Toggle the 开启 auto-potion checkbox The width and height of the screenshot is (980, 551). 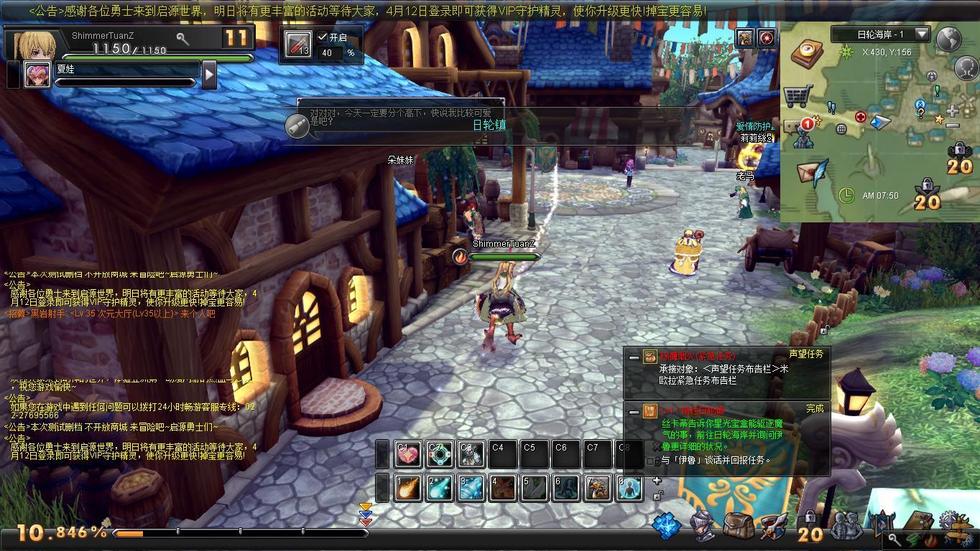coord(322,37)
